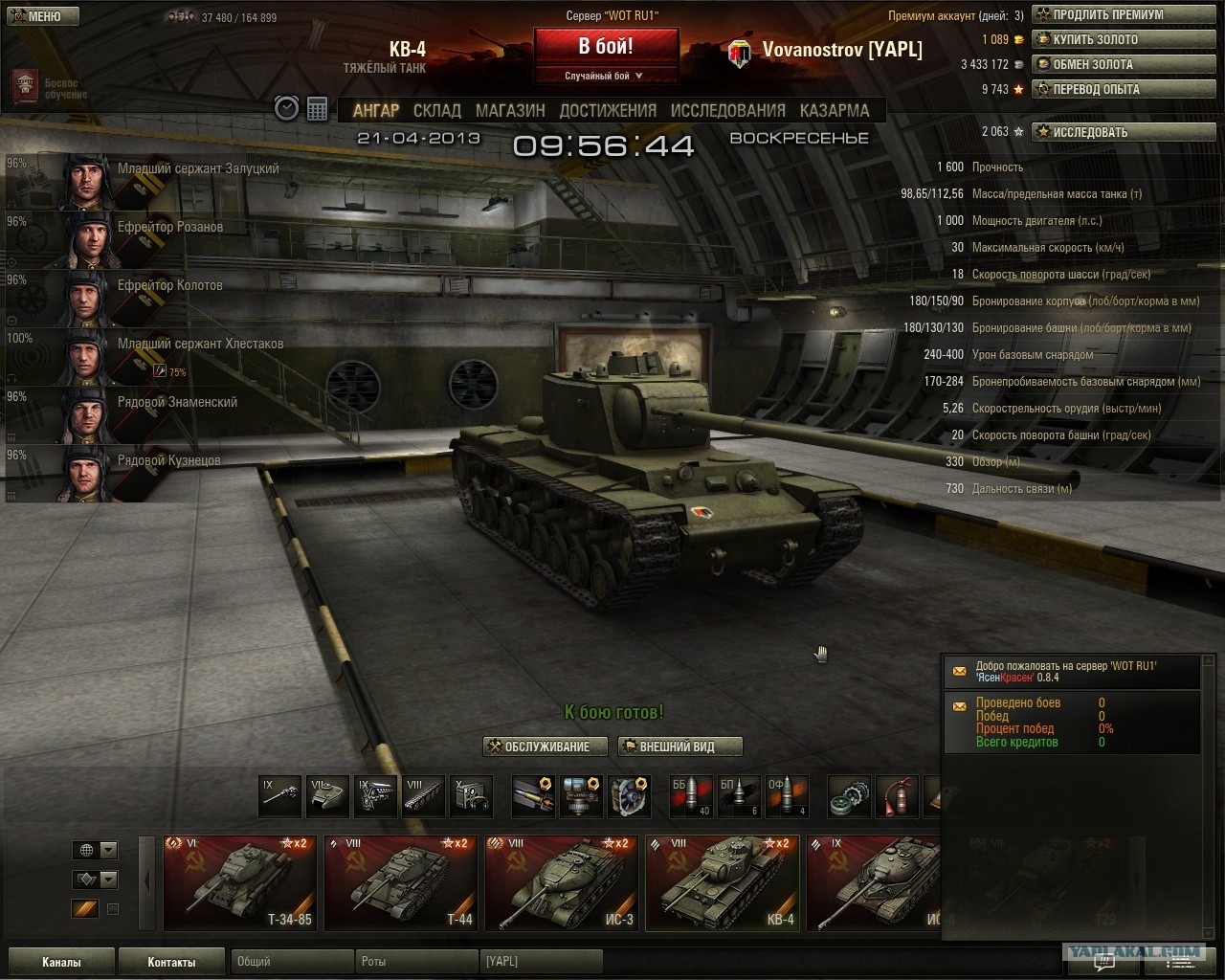Switch to the «Склад» tab
Image resolution: width=1225 pixels, height=980 pixels.
click(x=437, y=110)
